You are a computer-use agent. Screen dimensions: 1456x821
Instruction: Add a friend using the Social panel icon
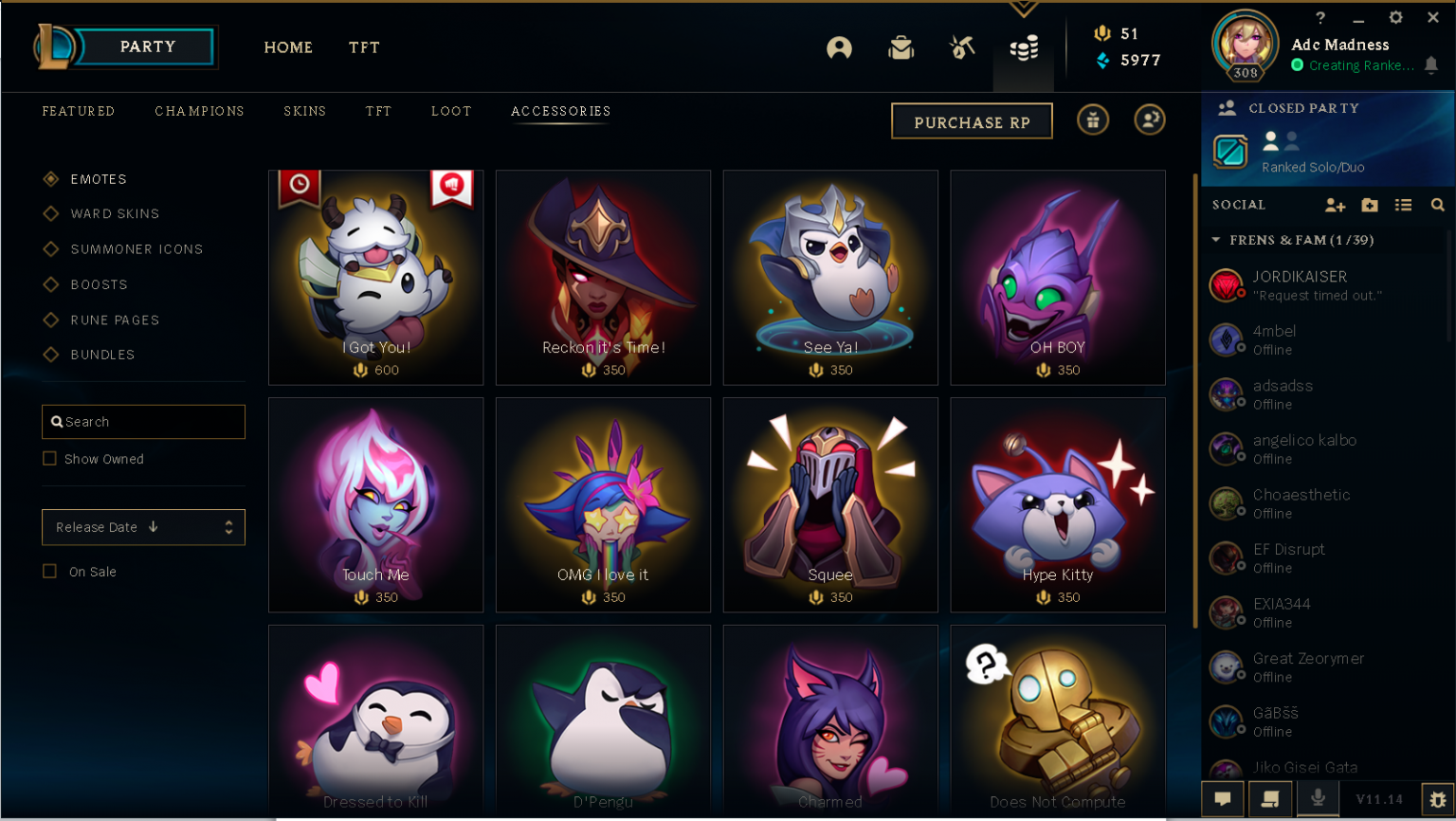click(x=1335, y=205)
